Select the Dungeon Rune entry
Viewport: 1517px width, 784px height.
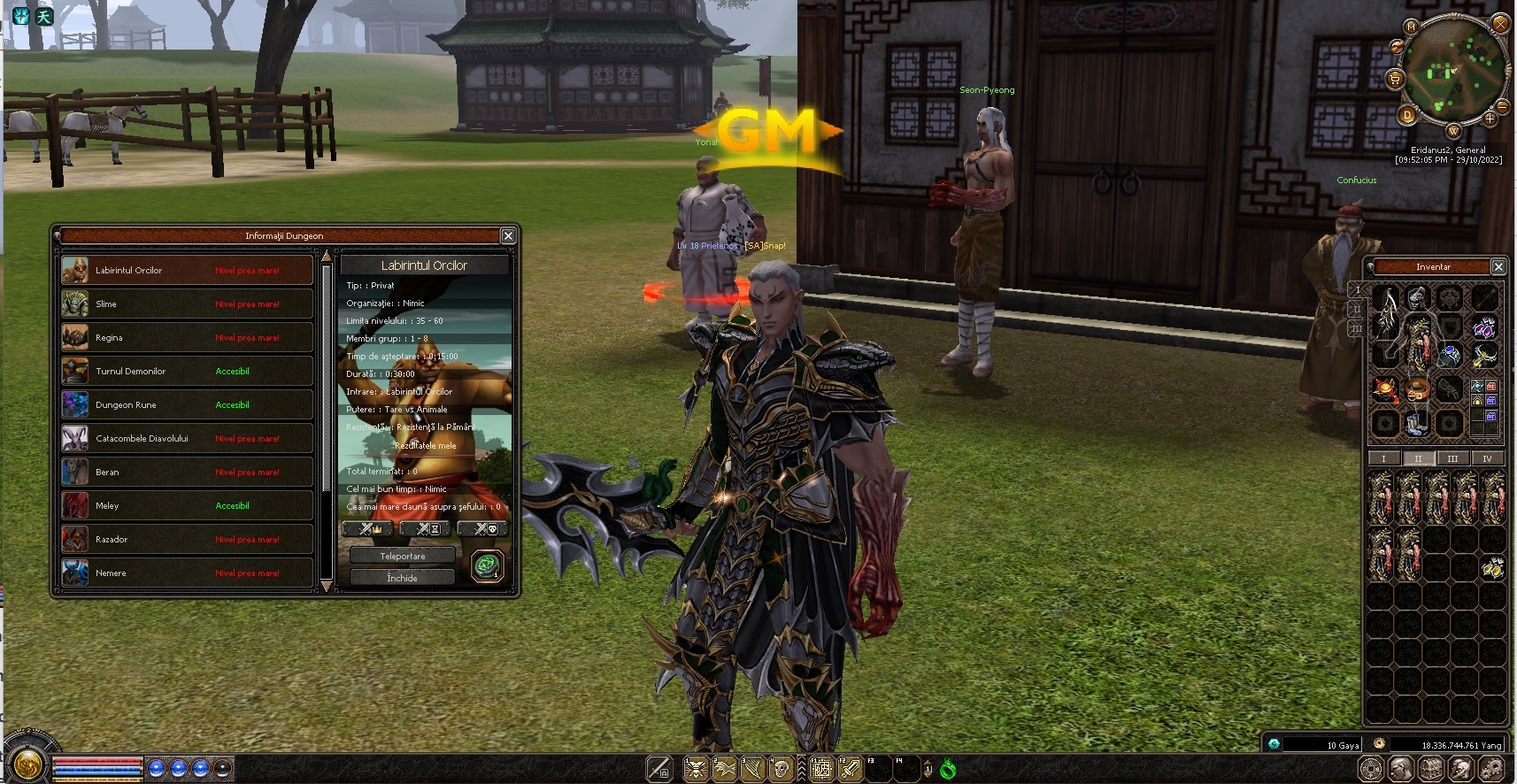pyautogui.click(x=187, y=405)
